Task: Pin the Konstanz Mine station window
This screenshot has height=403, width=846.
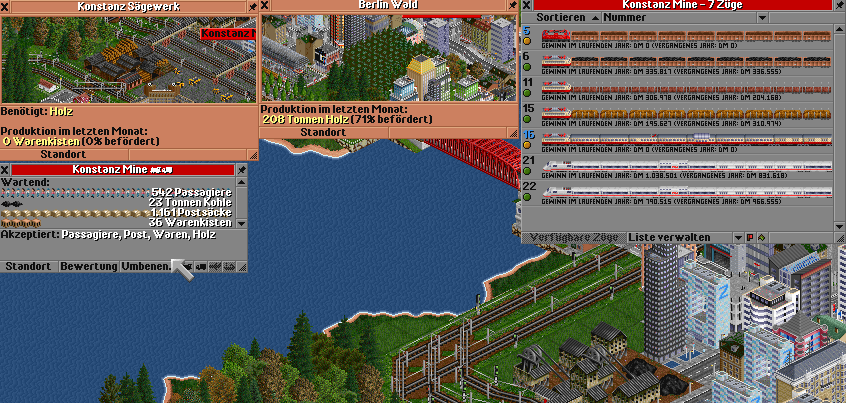Action: click(x=241, y=169)
